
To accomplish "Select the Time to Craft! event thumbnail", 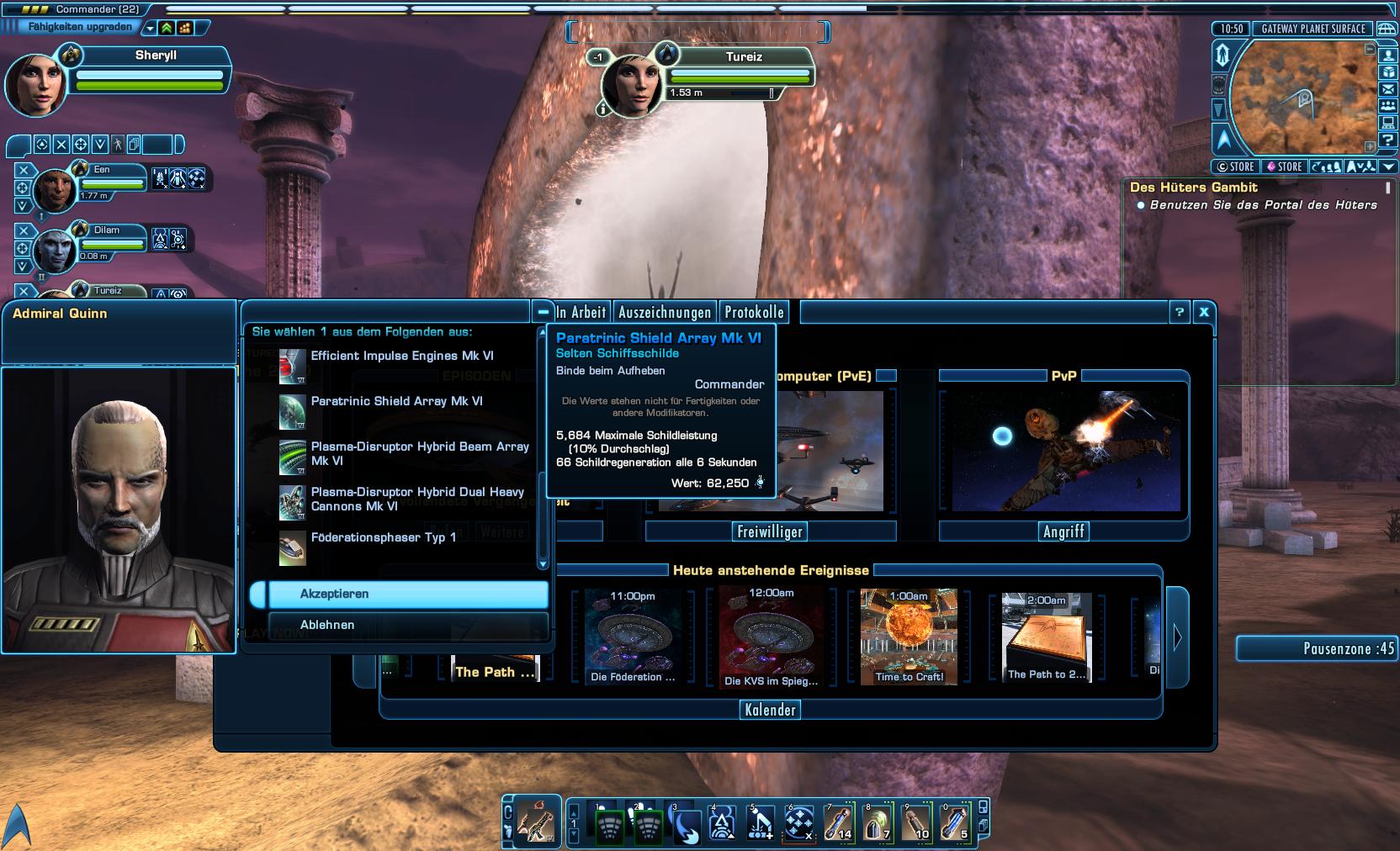I will [x=909, y=637].
